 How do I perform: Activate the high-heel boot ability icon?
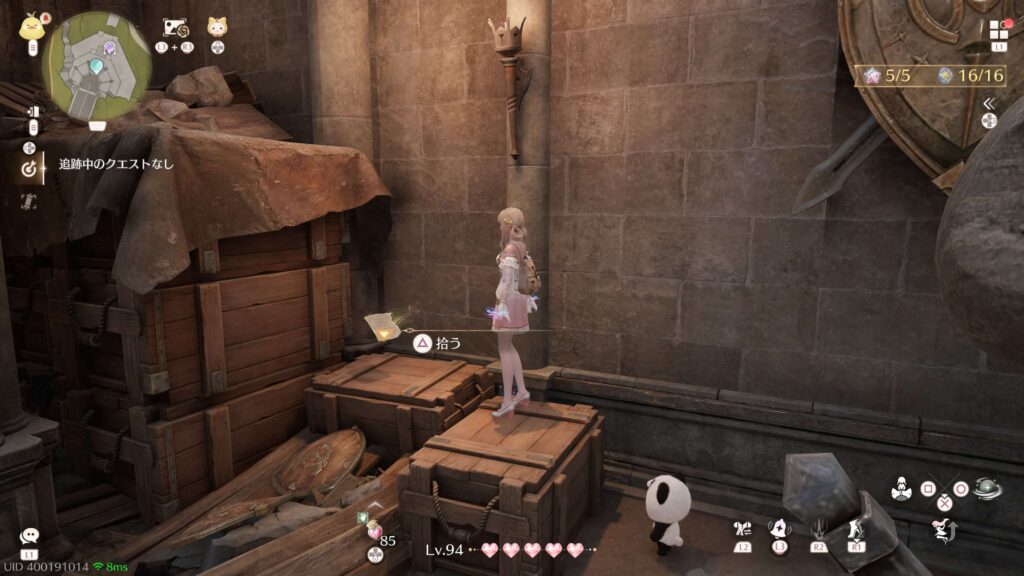(857, 529)
